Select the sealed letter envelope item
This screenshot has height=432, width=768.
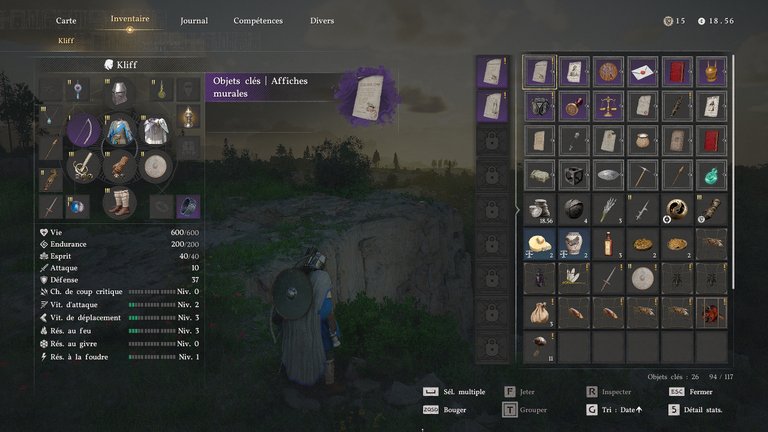[643, 72]
